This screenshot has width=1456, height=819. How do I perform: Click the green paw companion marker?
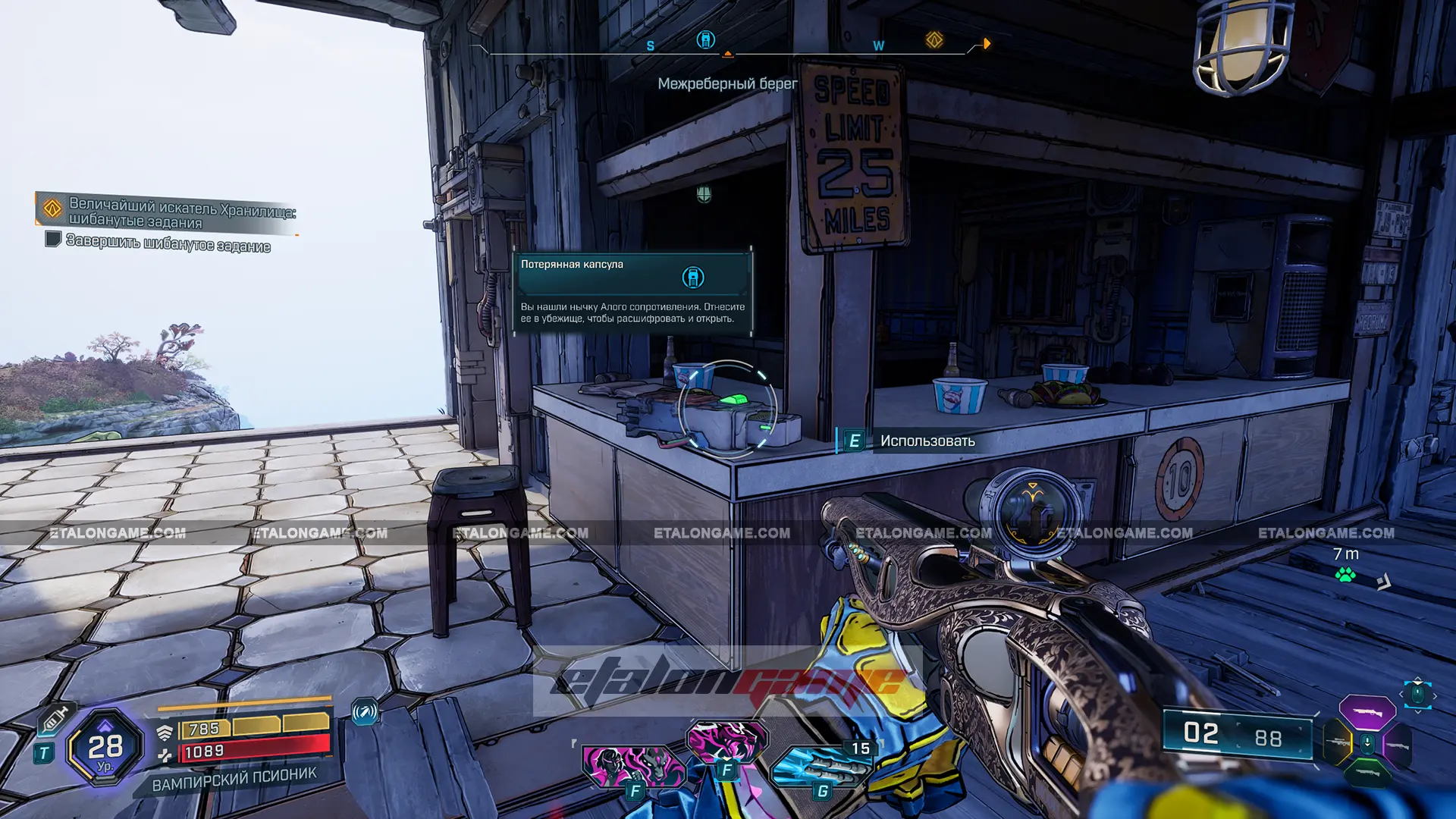pyautogui.click(x=1345, y=575)
